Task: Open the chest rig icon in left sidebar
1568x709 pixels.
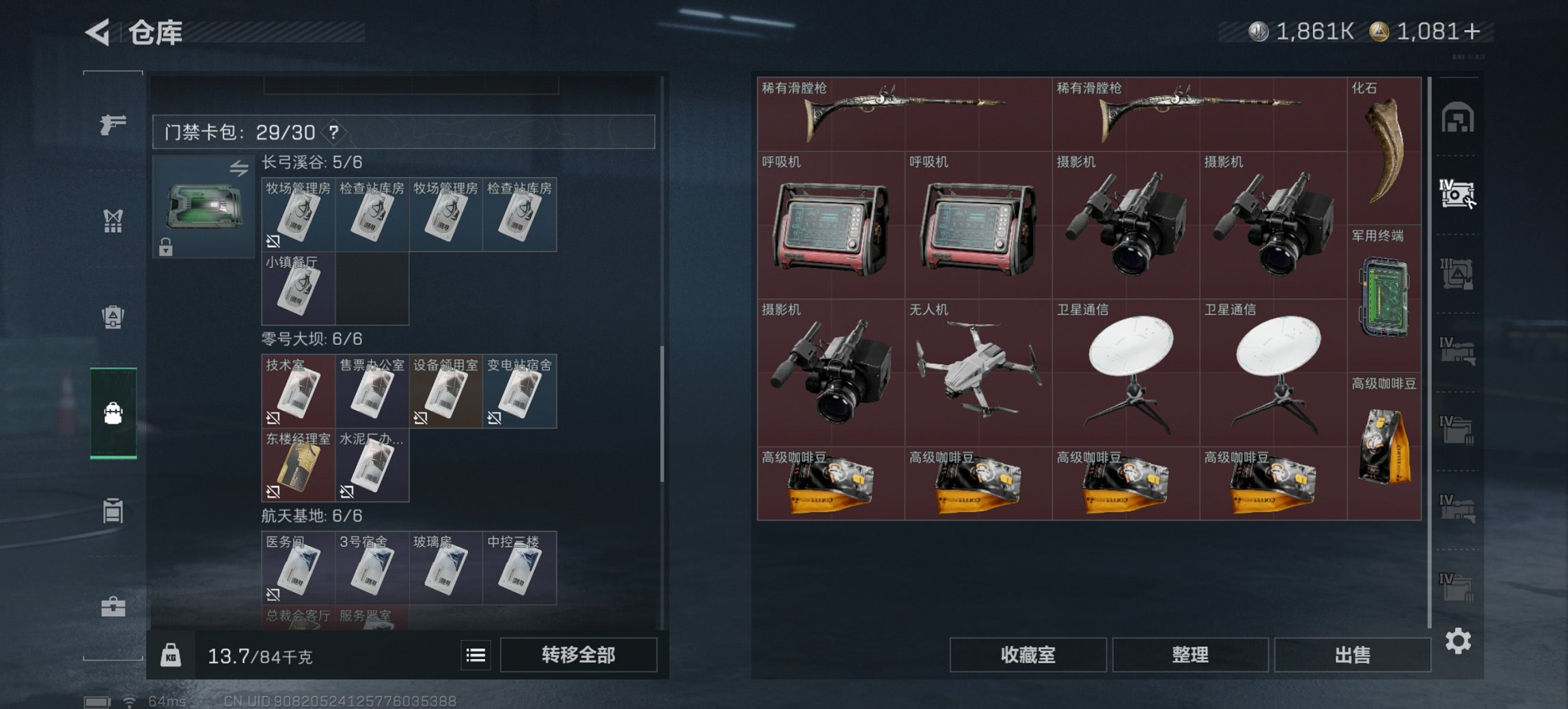Action: (115, 220)
